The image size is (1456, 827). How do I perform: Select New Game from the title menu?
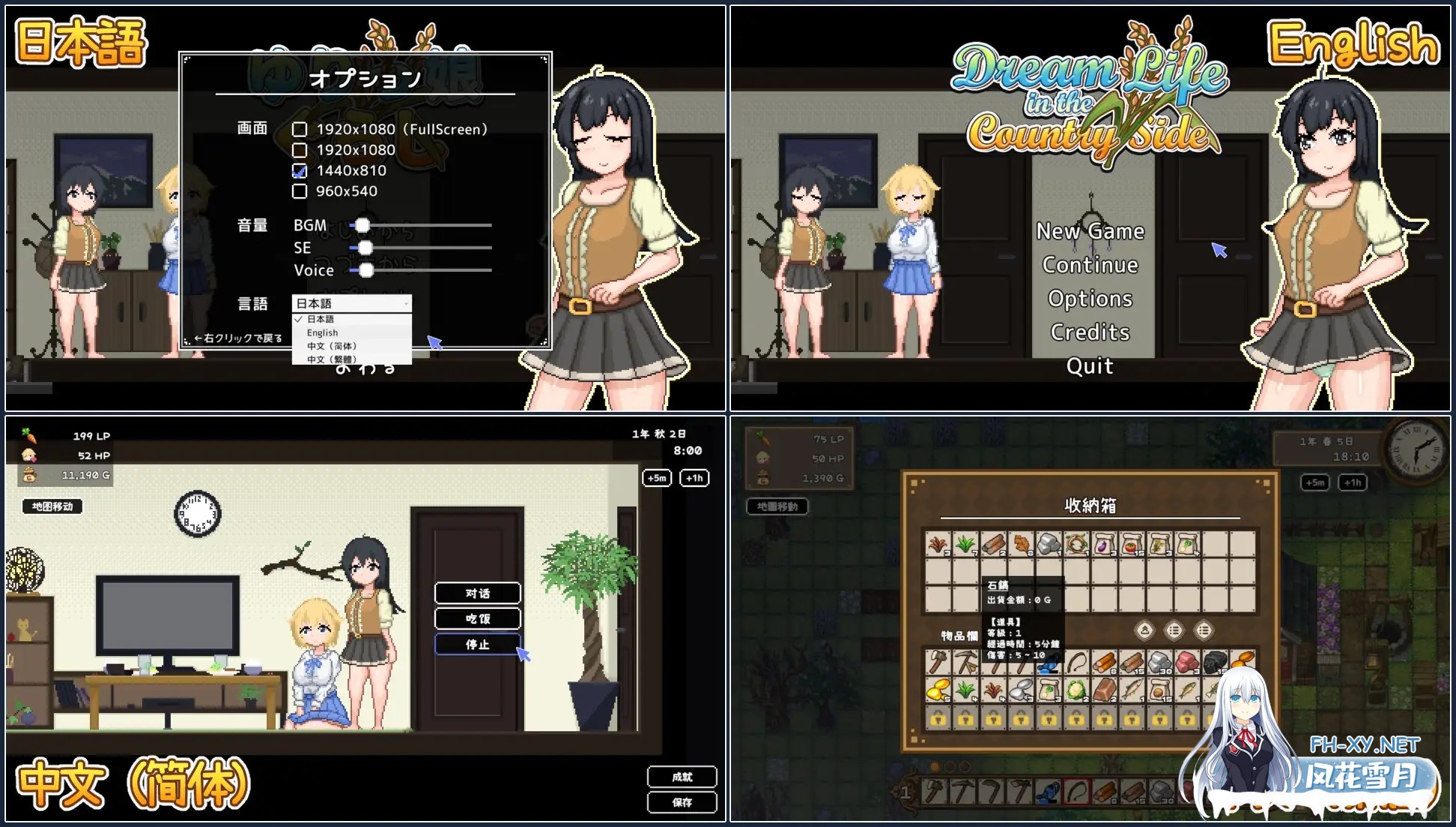(x=1090, y=231)
